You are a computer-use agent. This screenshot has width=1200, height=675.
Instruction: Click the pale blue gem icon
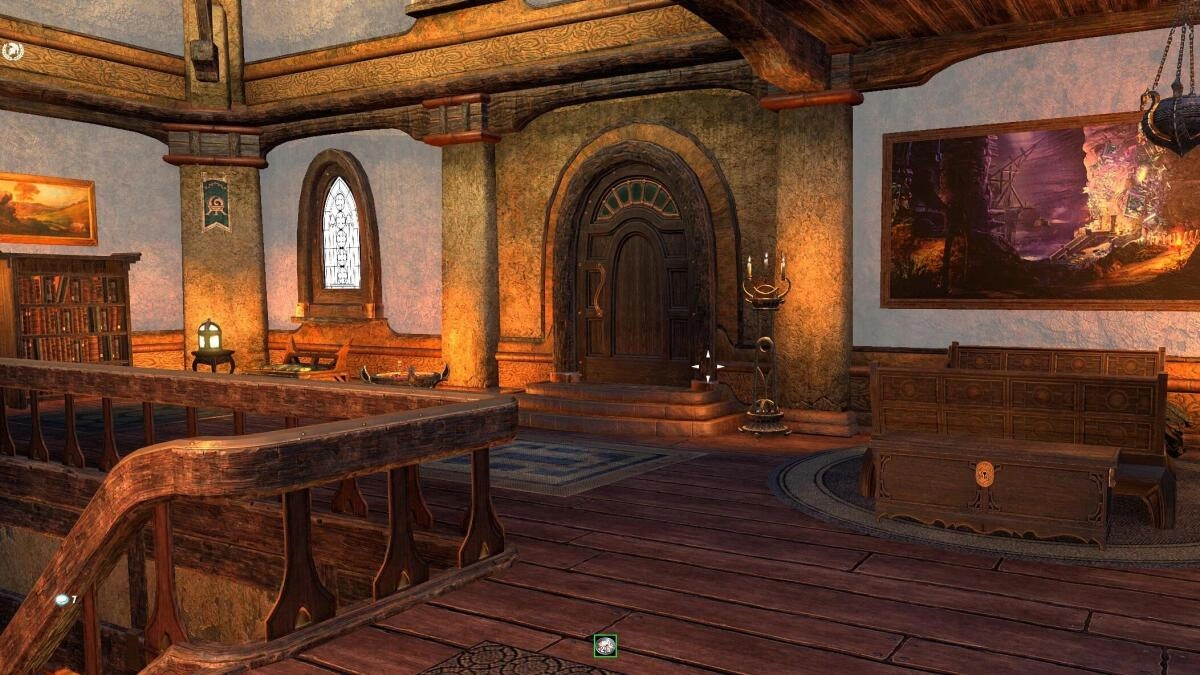(62, 599)
